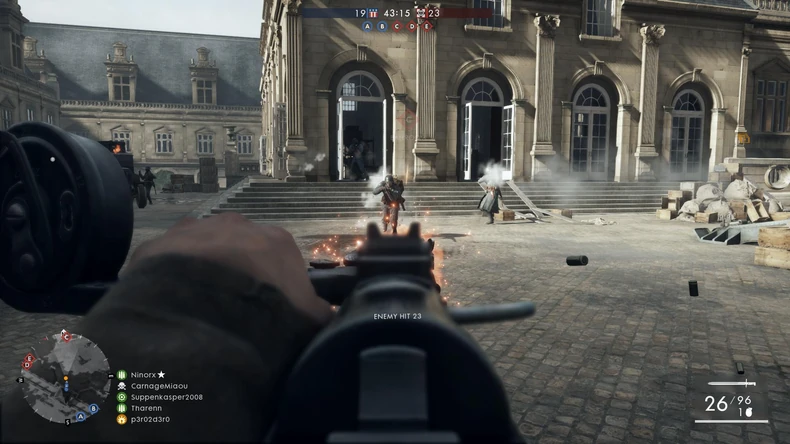Select CarnageMiaou in the squad list
Image resolution: width=790 pixels, height=444 pixels.
click(158, 386)
